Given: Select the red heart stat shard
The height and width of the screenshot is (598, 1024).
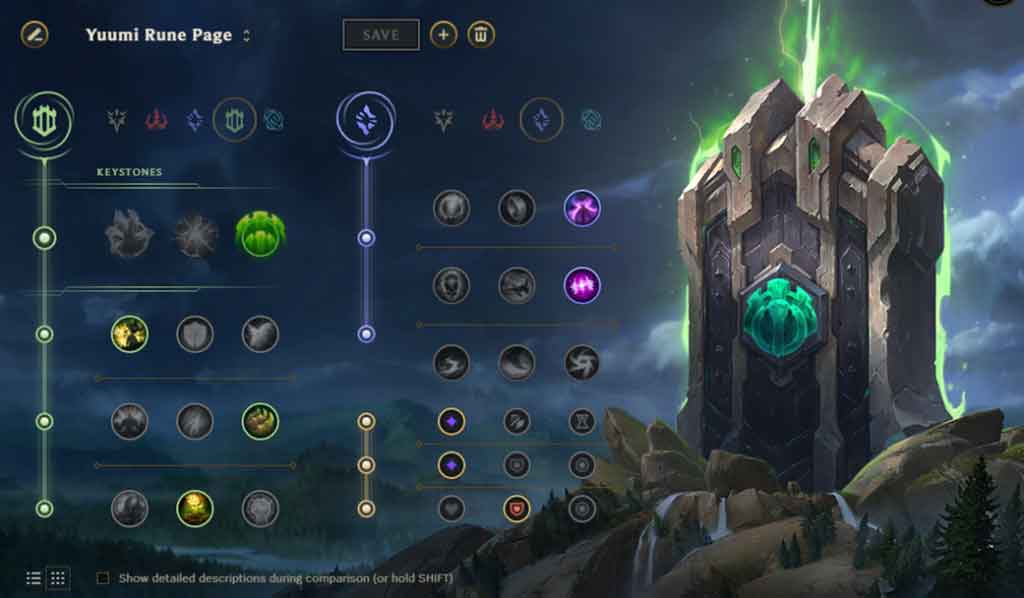Looking at the screenshot, I should pos(516,508).
